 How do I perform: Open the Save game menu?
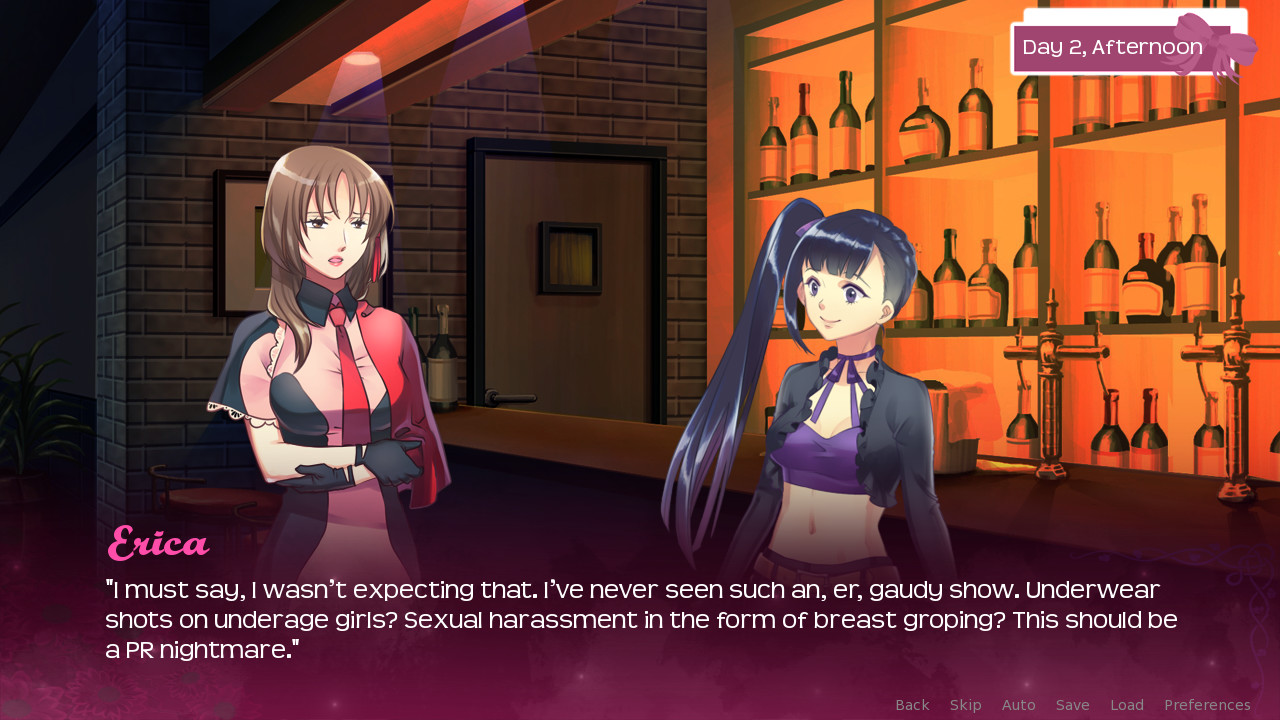[x=1072, y=705]
